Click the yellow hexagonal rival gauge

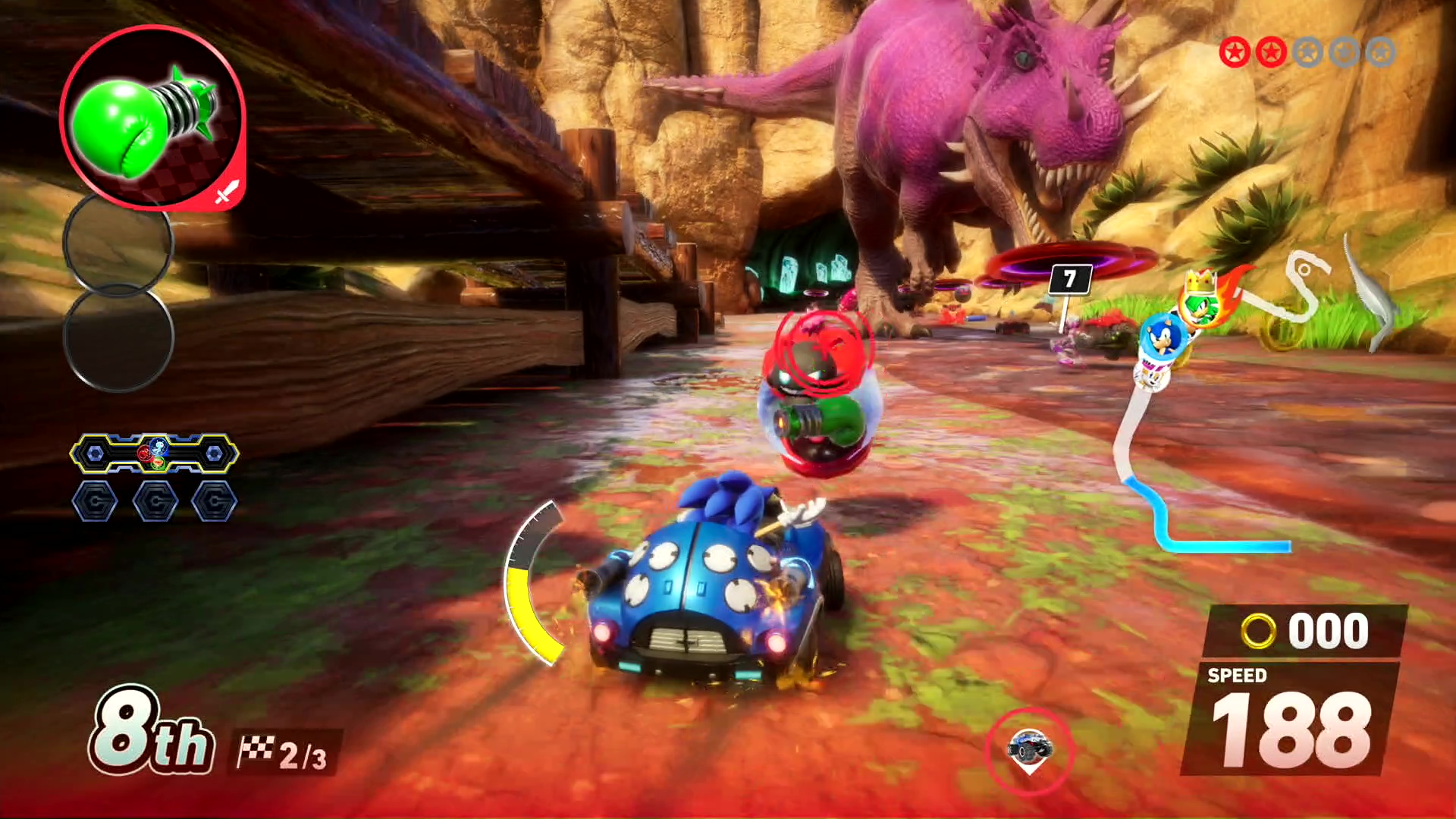point(154,453)
